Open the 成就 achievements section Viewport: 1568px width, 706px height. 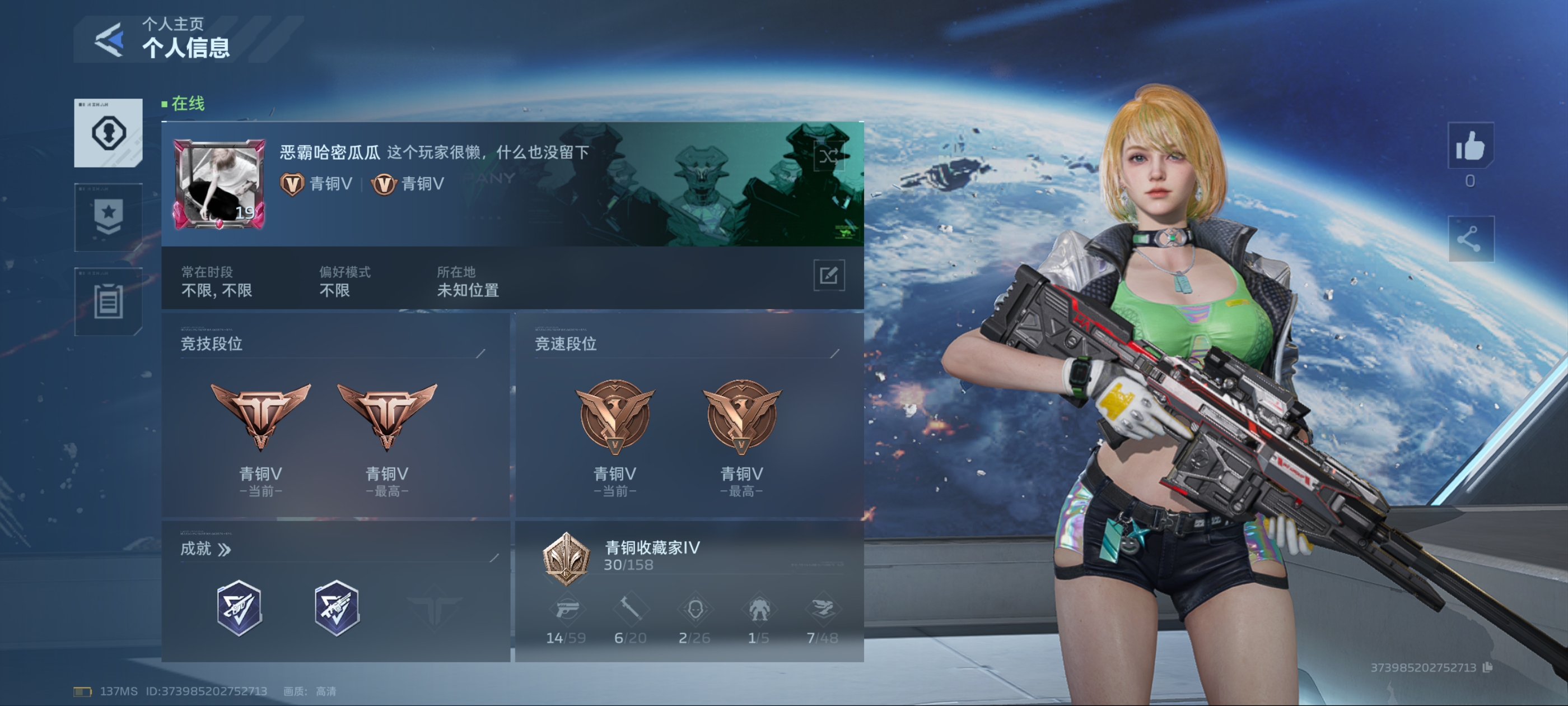click(206, 550)
